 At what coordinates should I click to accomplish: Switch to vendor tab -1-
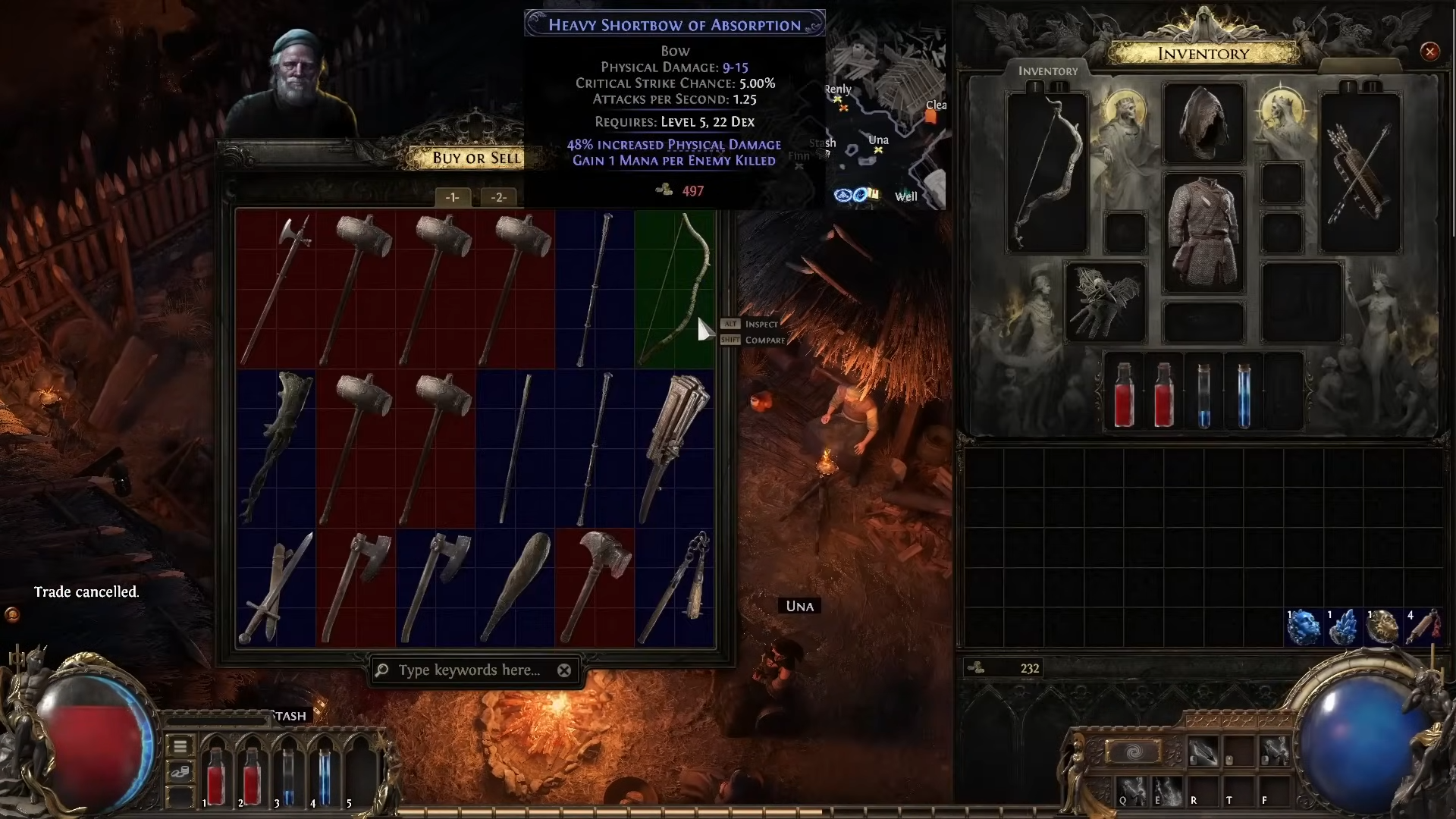pyautogui.click(x=453, y=197)
